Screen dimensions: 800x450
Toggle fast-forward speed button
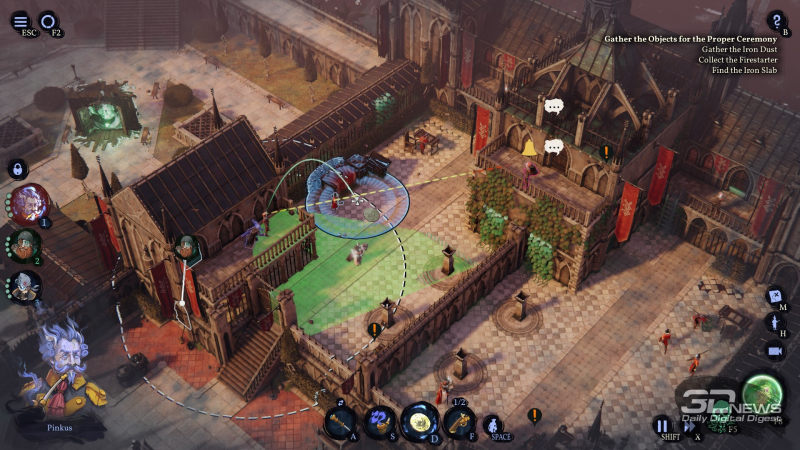[x=689, y=426]
